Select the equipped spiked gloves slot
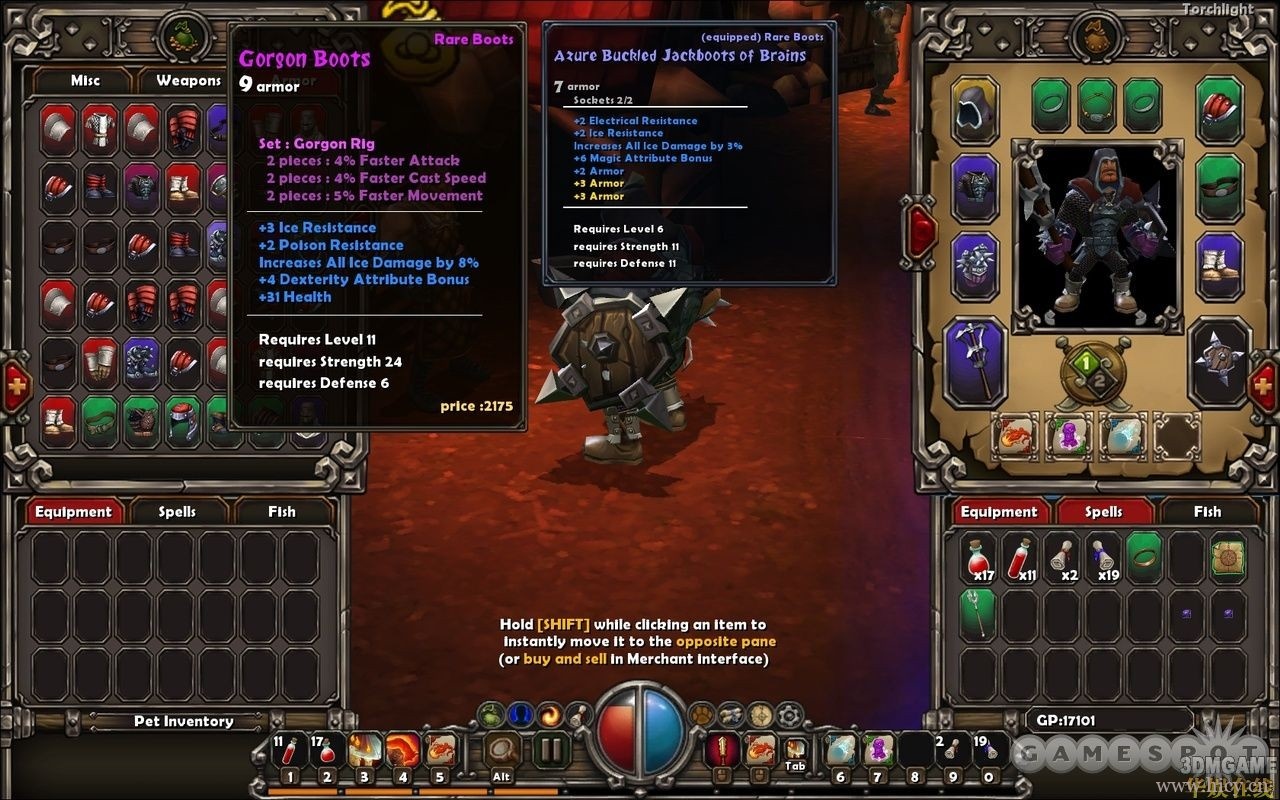This screenshot has height=800, width=1280. pos(974,266)
